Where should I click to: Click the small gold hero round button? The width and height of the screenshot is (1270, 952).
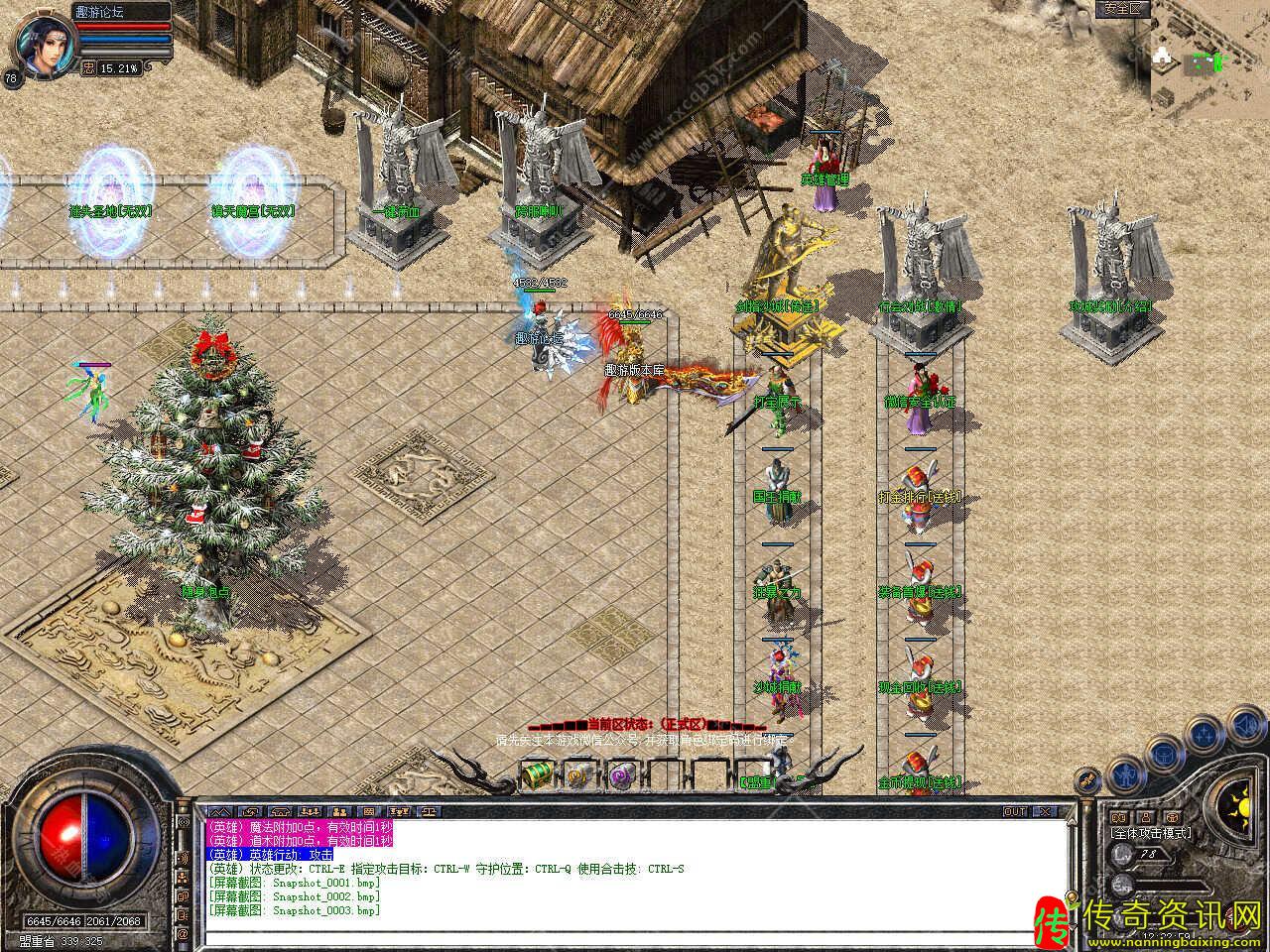click(1088, 779)
